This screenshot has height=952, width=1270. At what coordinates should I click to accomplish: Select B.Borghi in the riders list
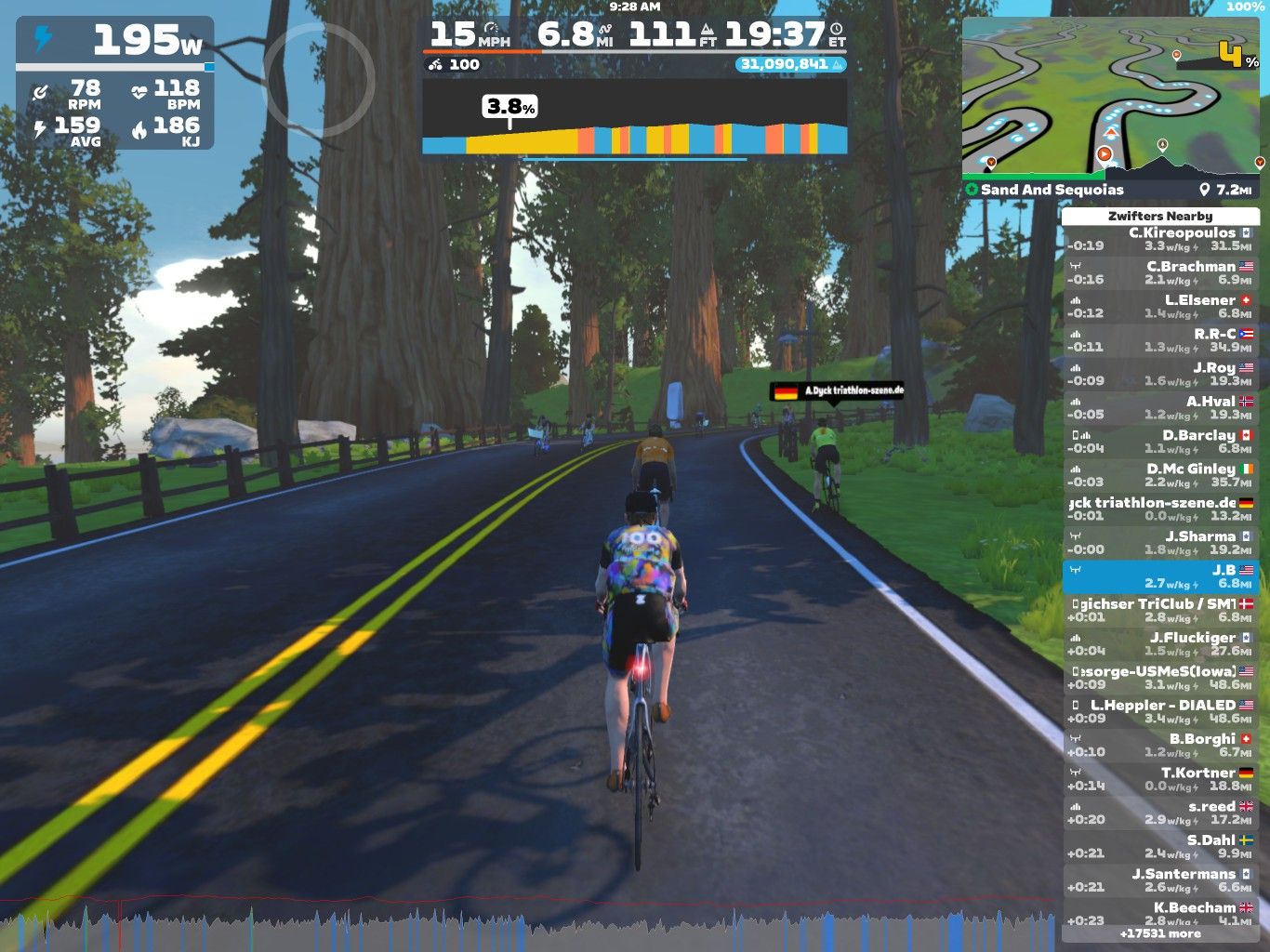click(x=1160, y=745)
